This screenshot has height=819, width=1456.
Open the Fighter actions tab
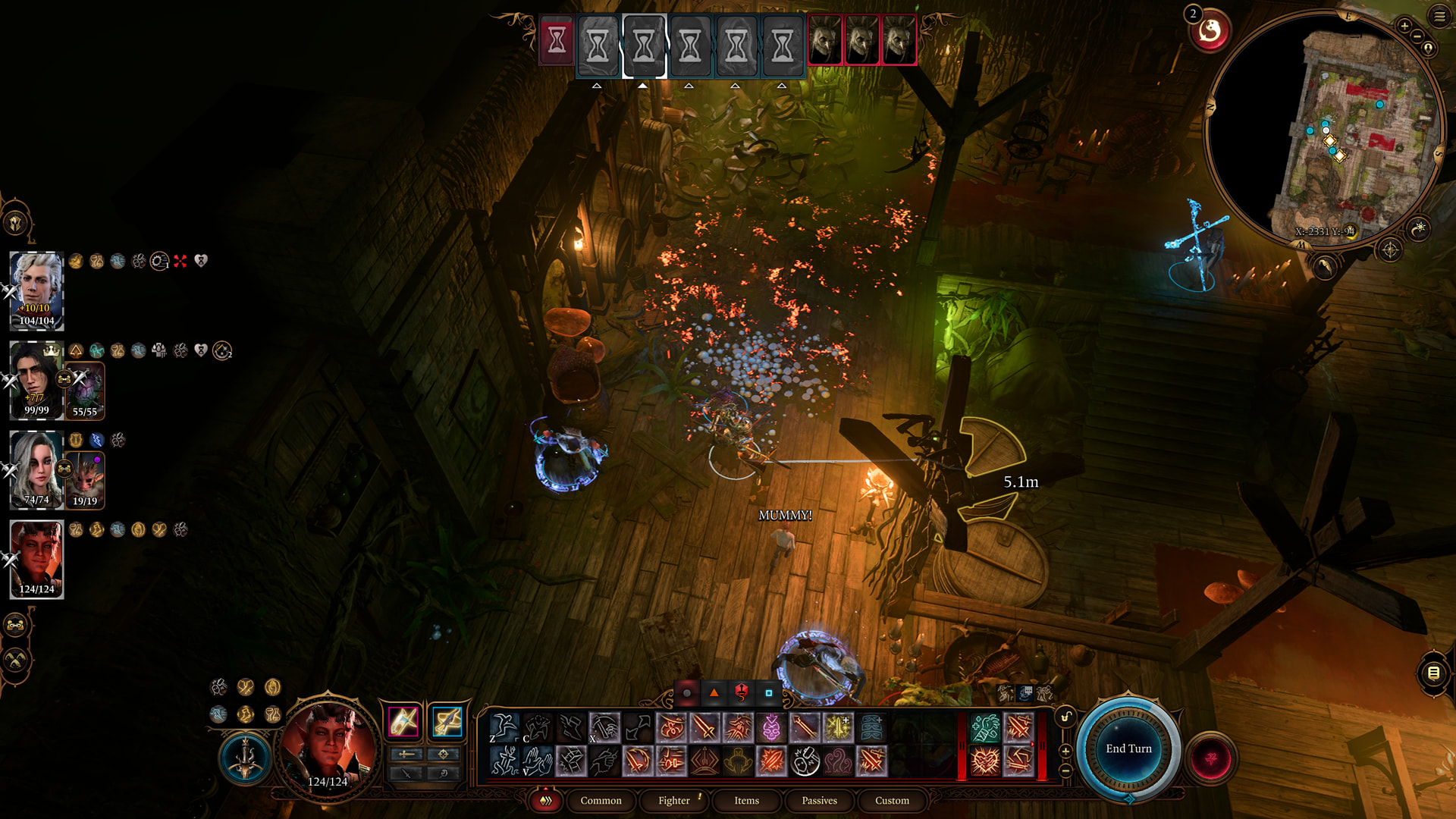coord(673,800)
